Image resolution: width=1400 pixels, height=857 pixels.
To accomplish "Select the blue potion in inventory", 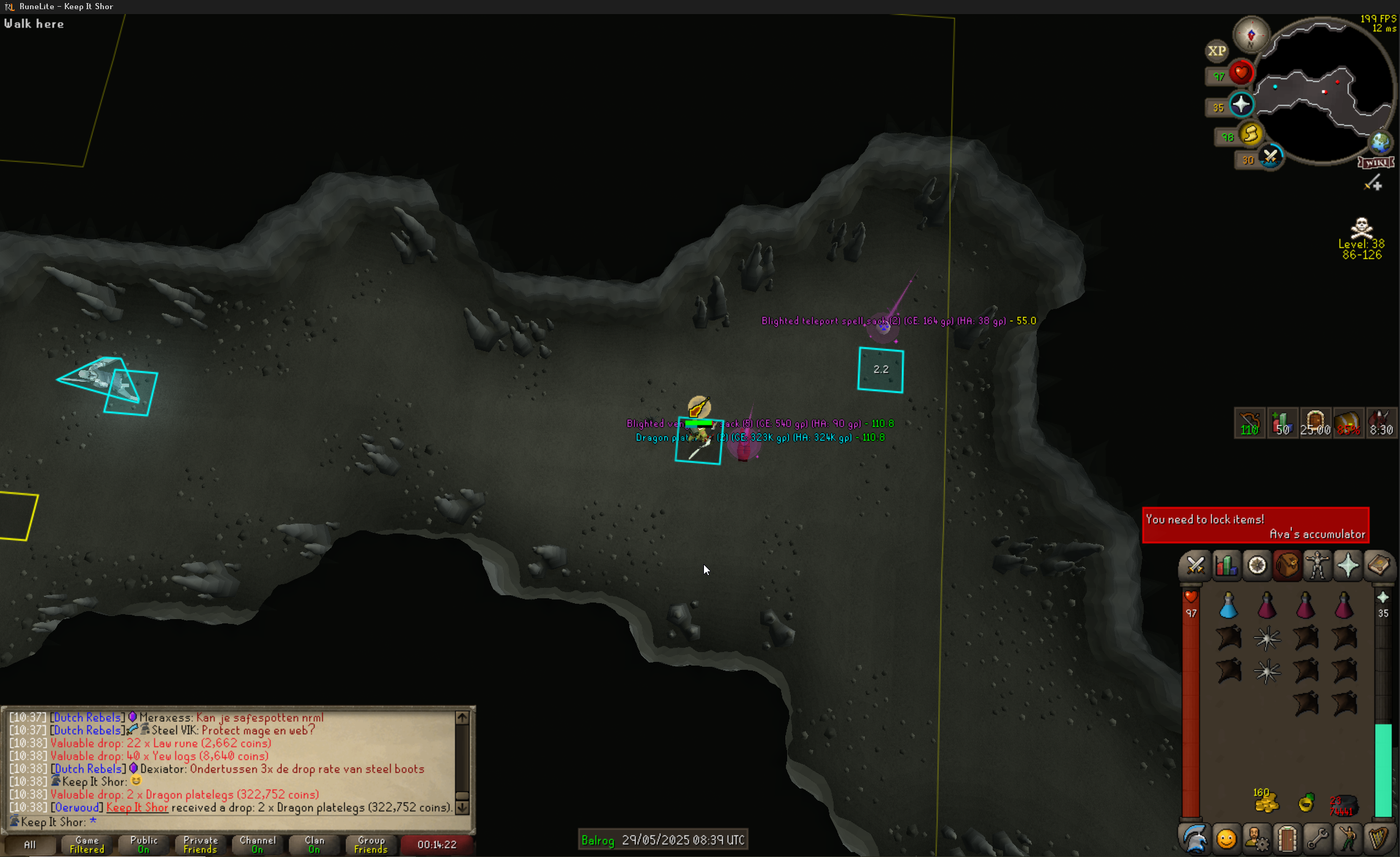I will tap(1229, 606).
